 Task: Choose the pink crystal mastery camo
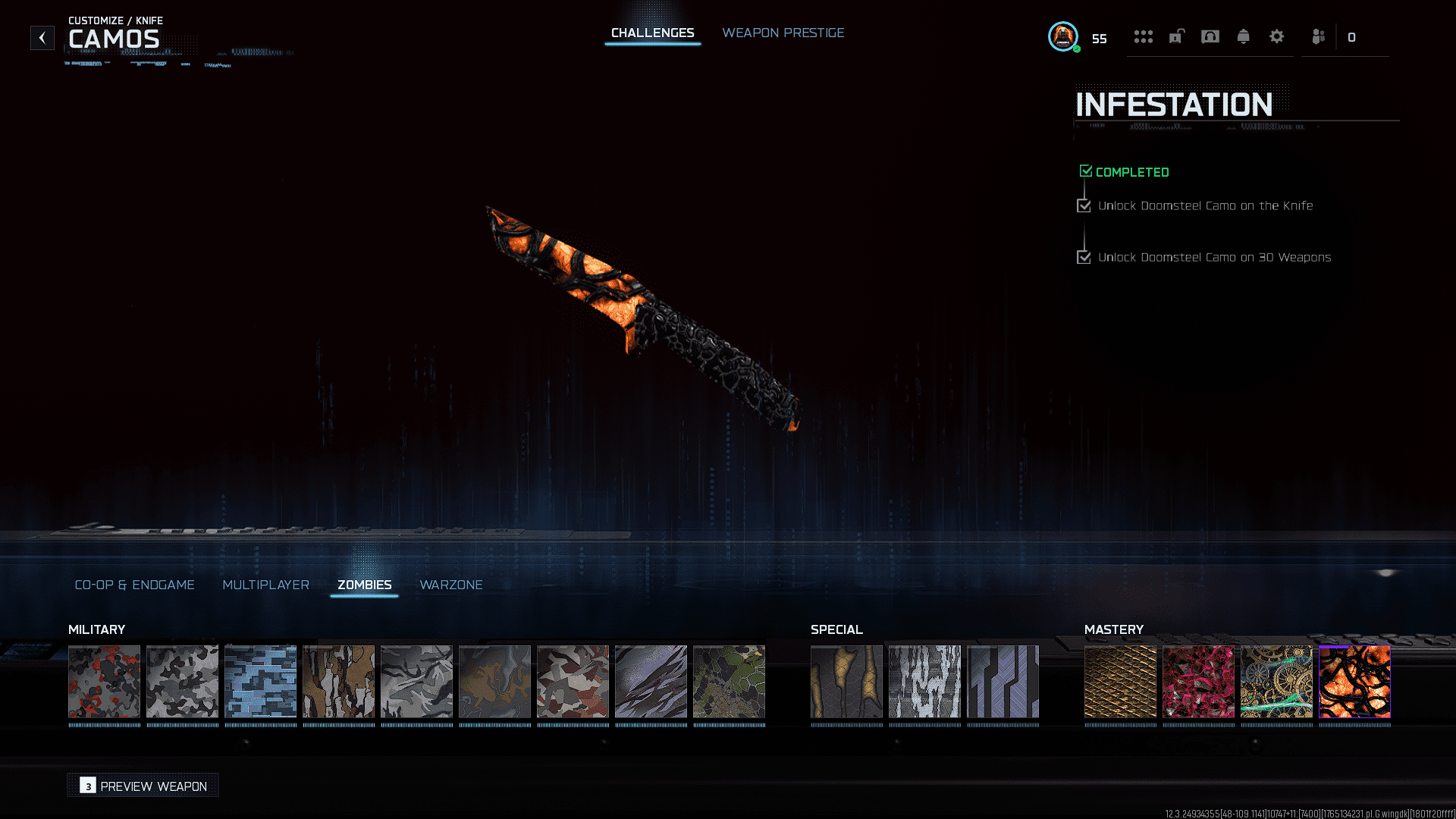pyautogui.click(x=1198, y=681)
